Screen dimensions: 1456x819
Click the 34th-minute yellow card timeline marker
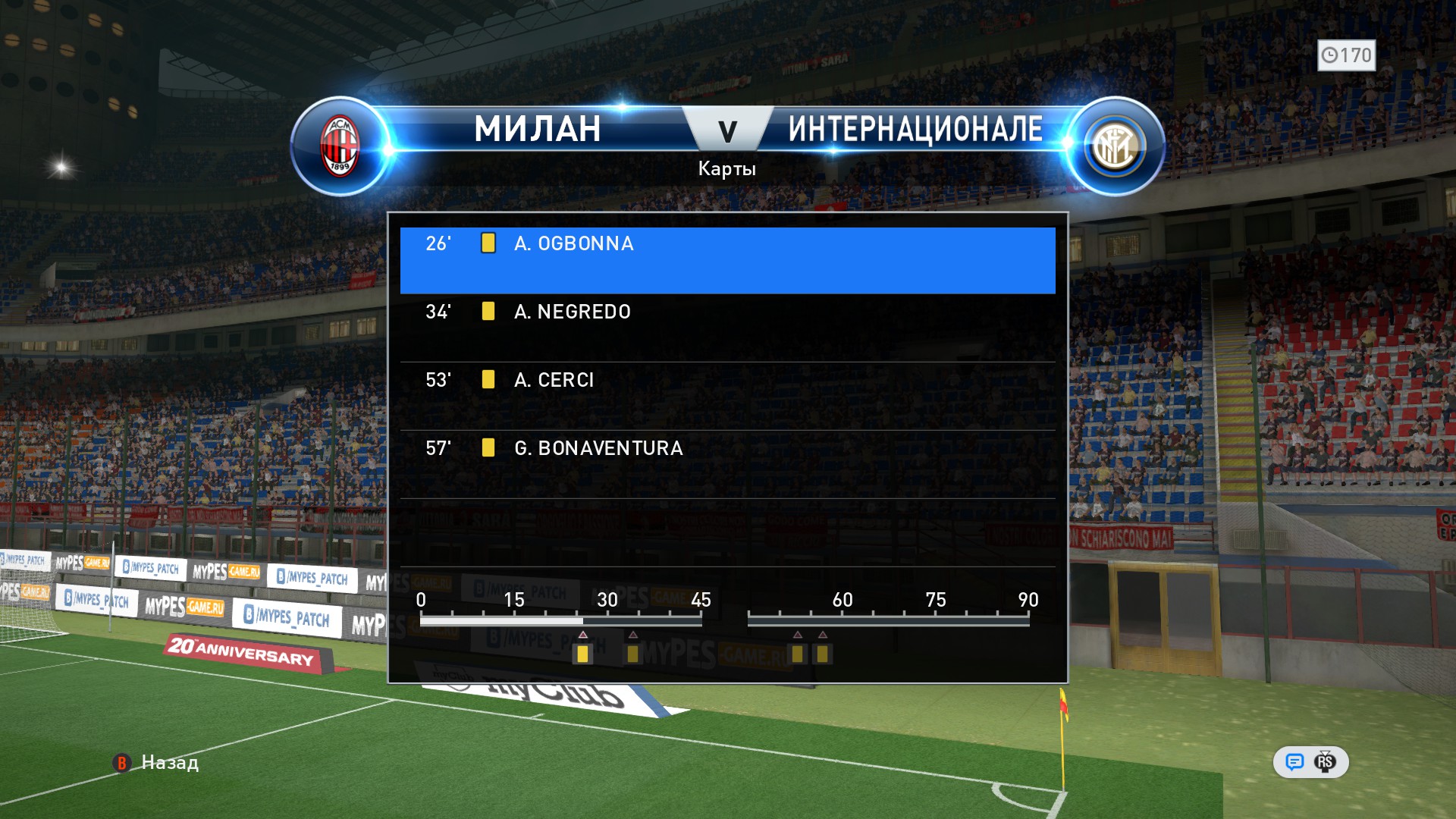pos(632,654)
